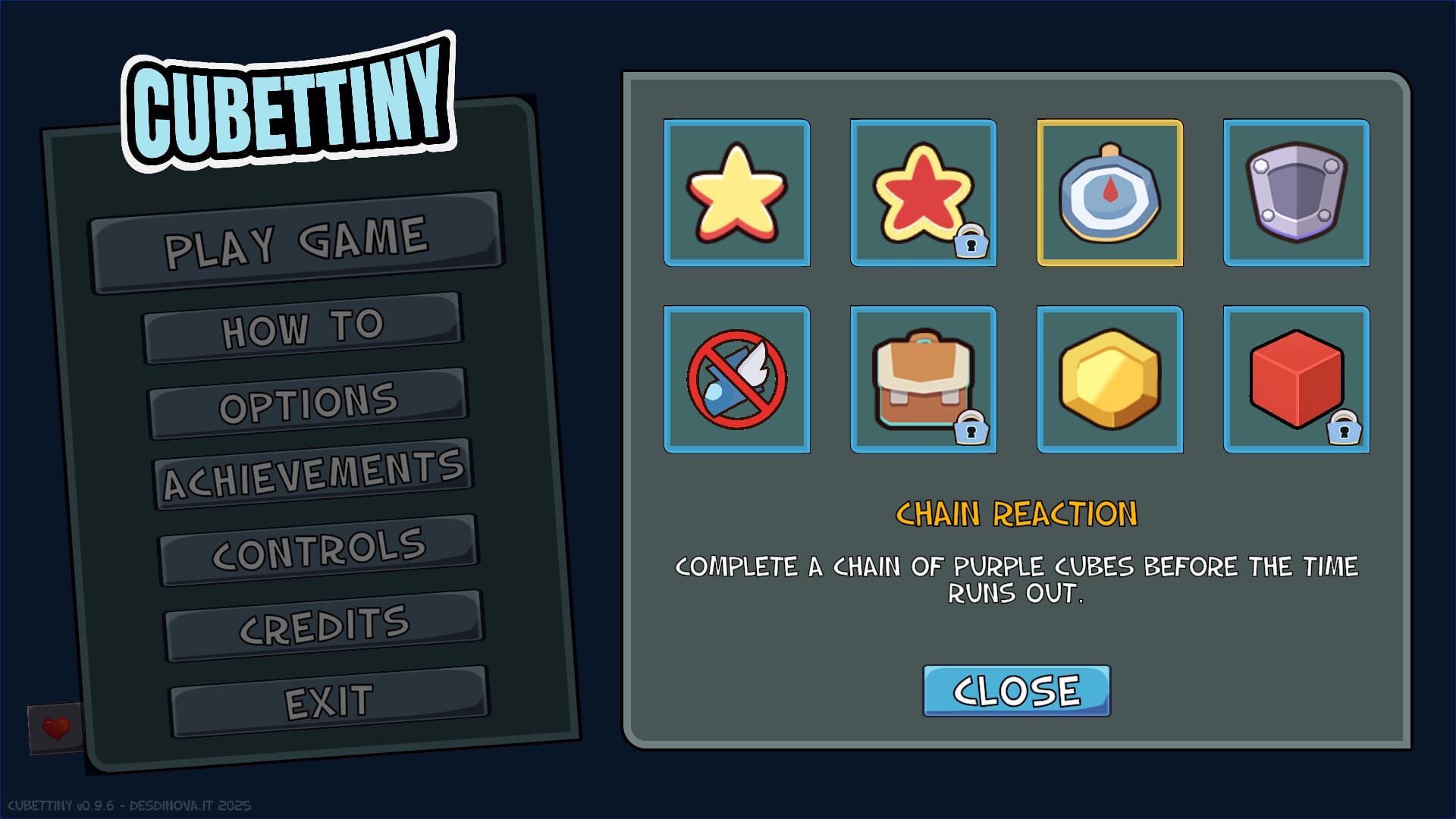Open the golden hexagon gem achievement
The width and height of the screenshot is (1456, 819).
[x=1109, y=378]
